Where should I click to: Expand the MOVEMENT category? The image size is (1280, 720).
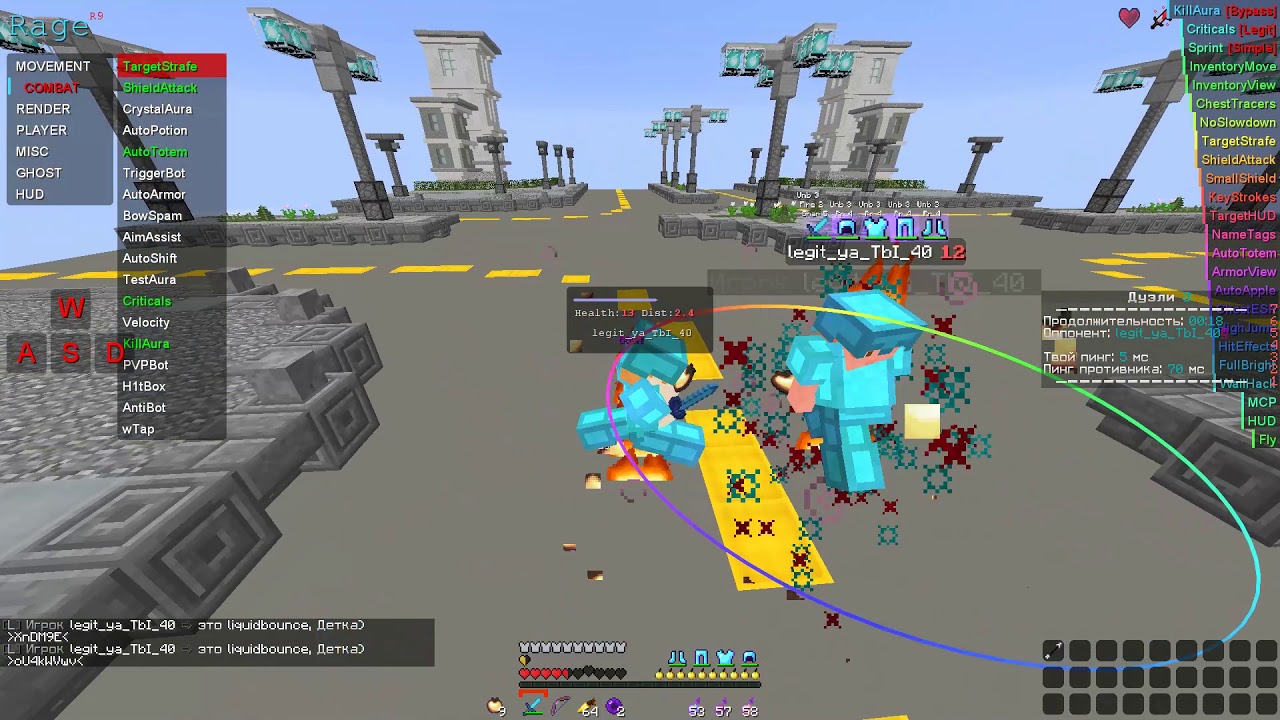point(54,66)
